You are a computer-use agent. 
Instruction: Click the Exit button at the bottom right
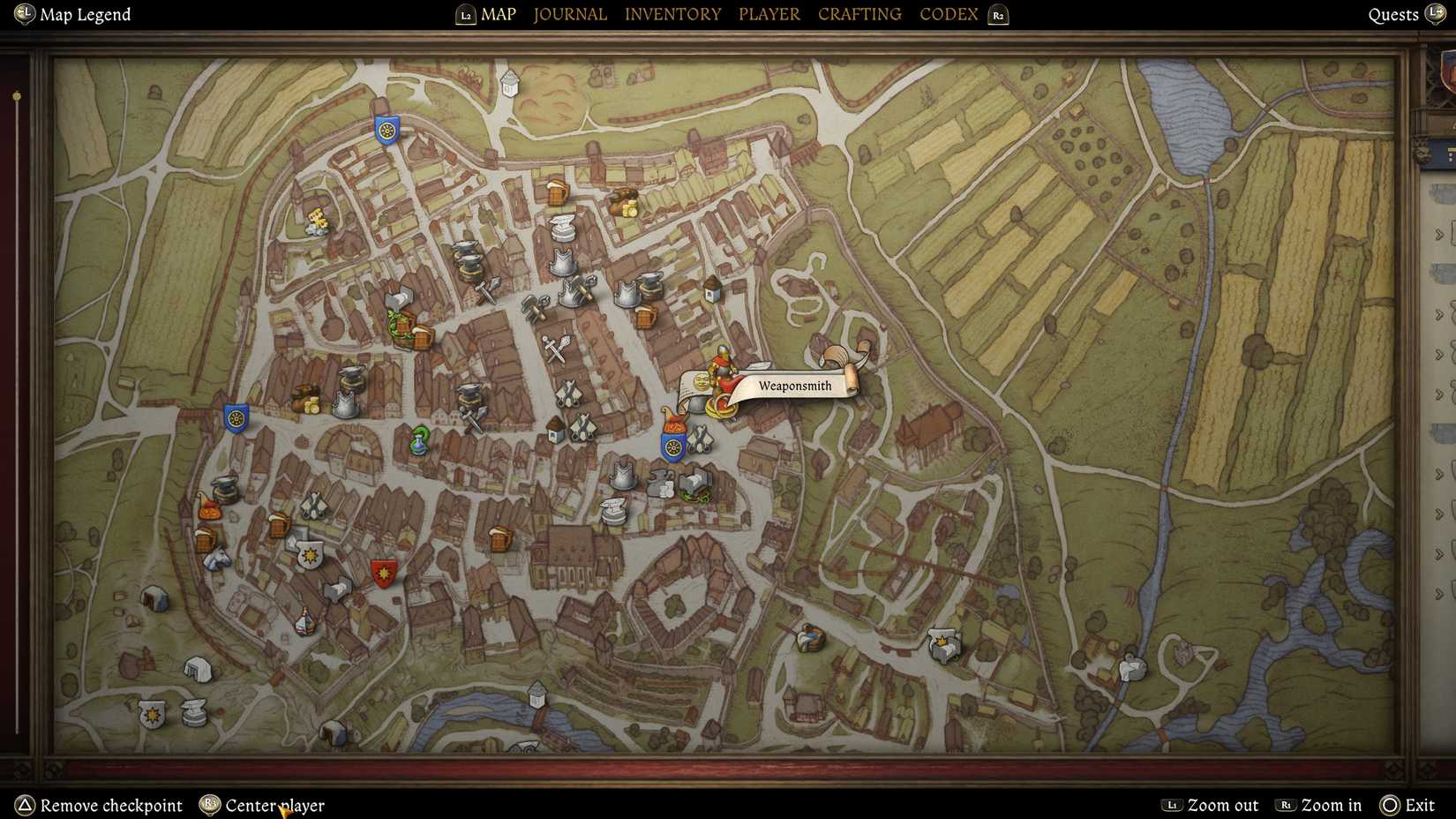1418,805
